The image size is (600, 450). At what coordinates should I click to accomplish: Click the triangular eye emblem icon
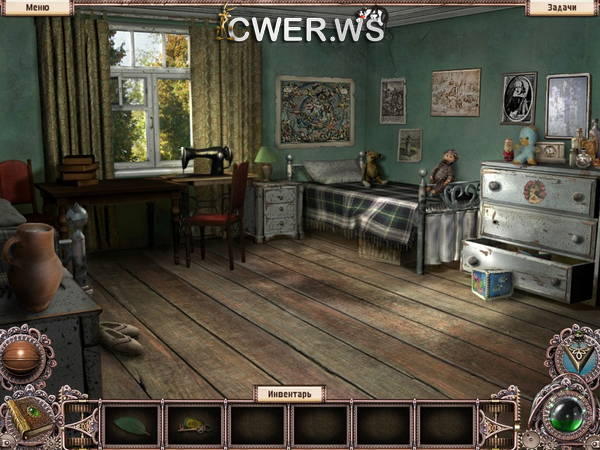573,353
